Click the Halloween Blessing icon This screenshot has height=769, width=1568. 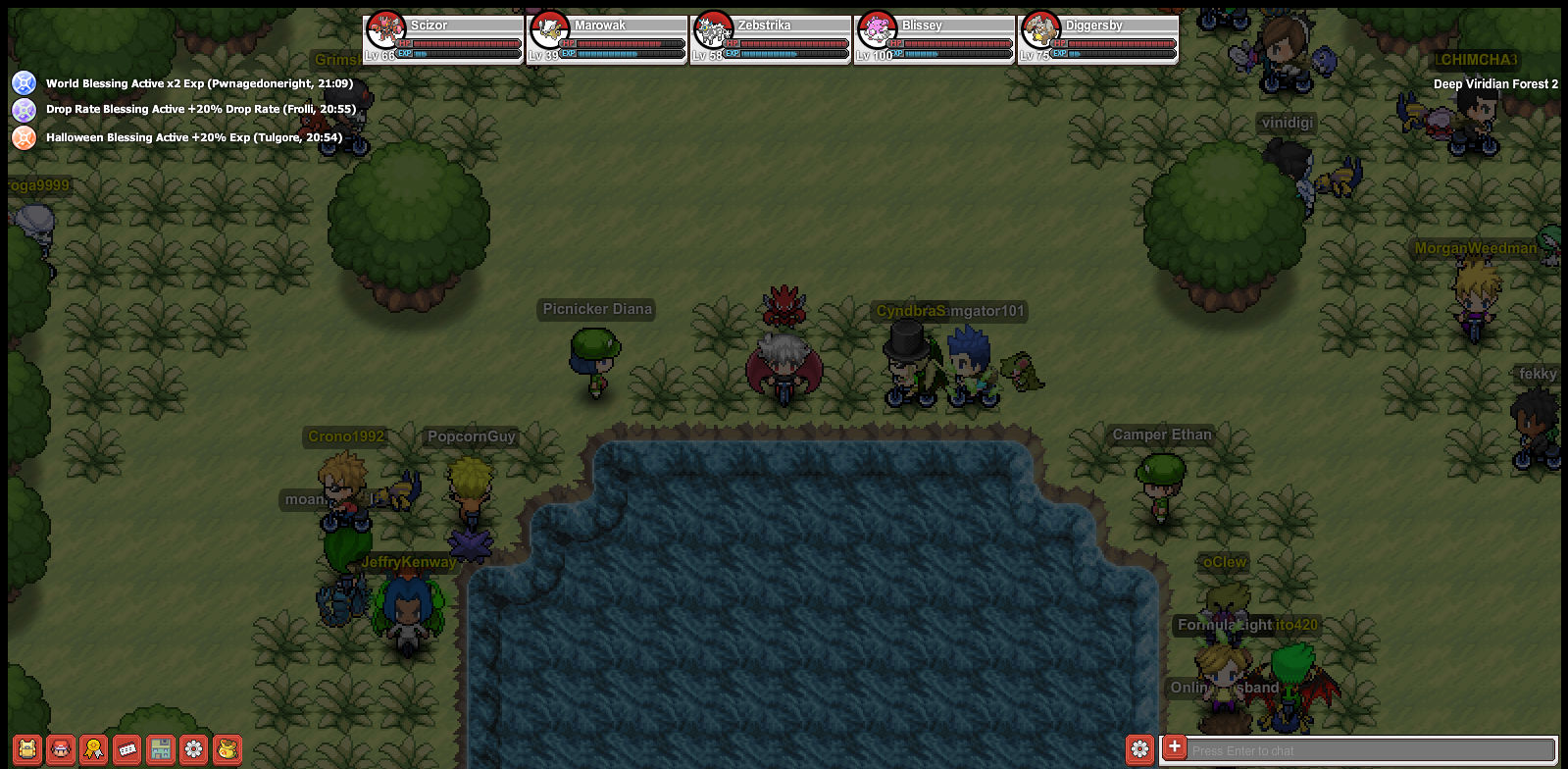pos(24,137)
